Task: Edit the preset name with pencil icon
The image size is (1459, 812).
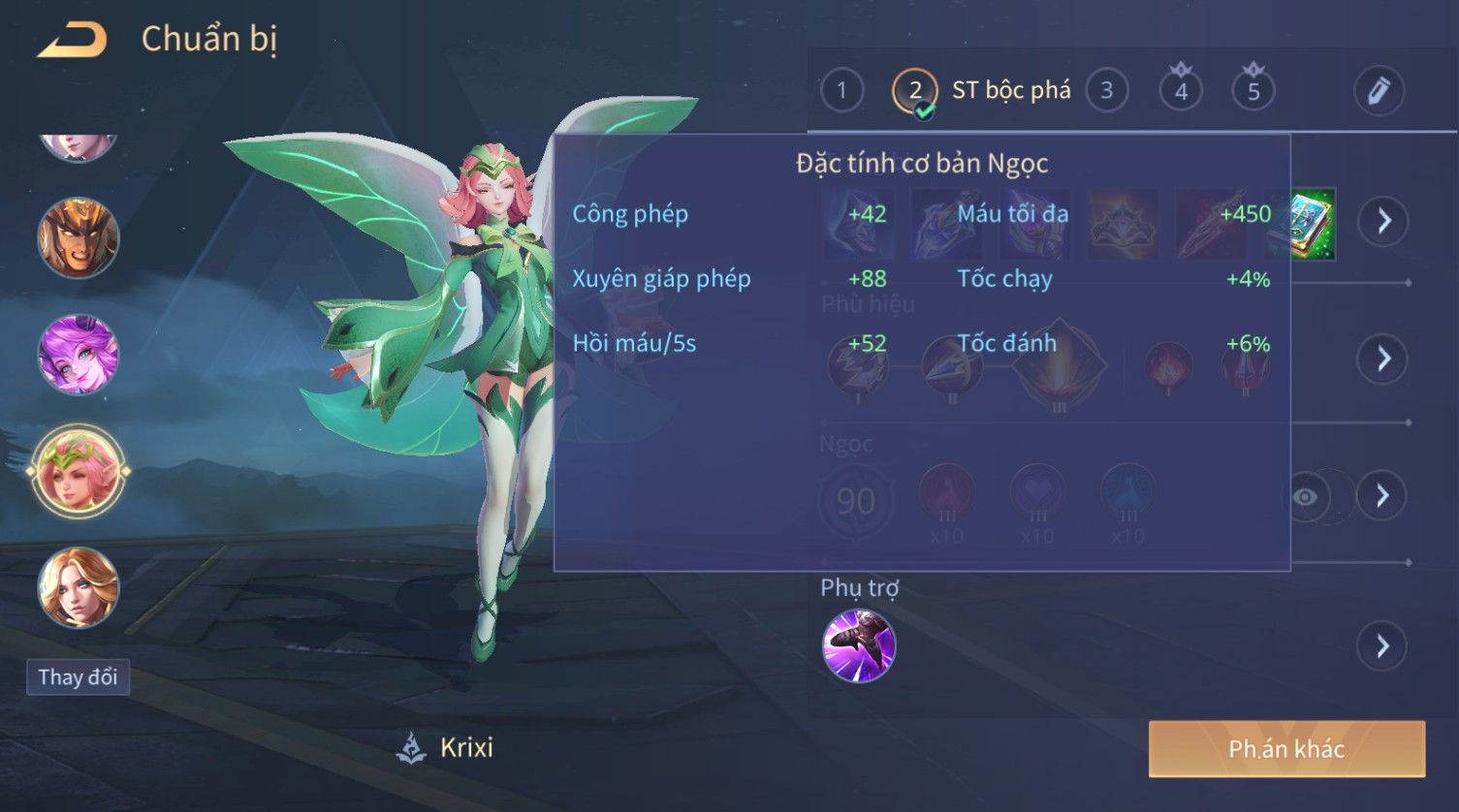Action: tap(1379, 91)
